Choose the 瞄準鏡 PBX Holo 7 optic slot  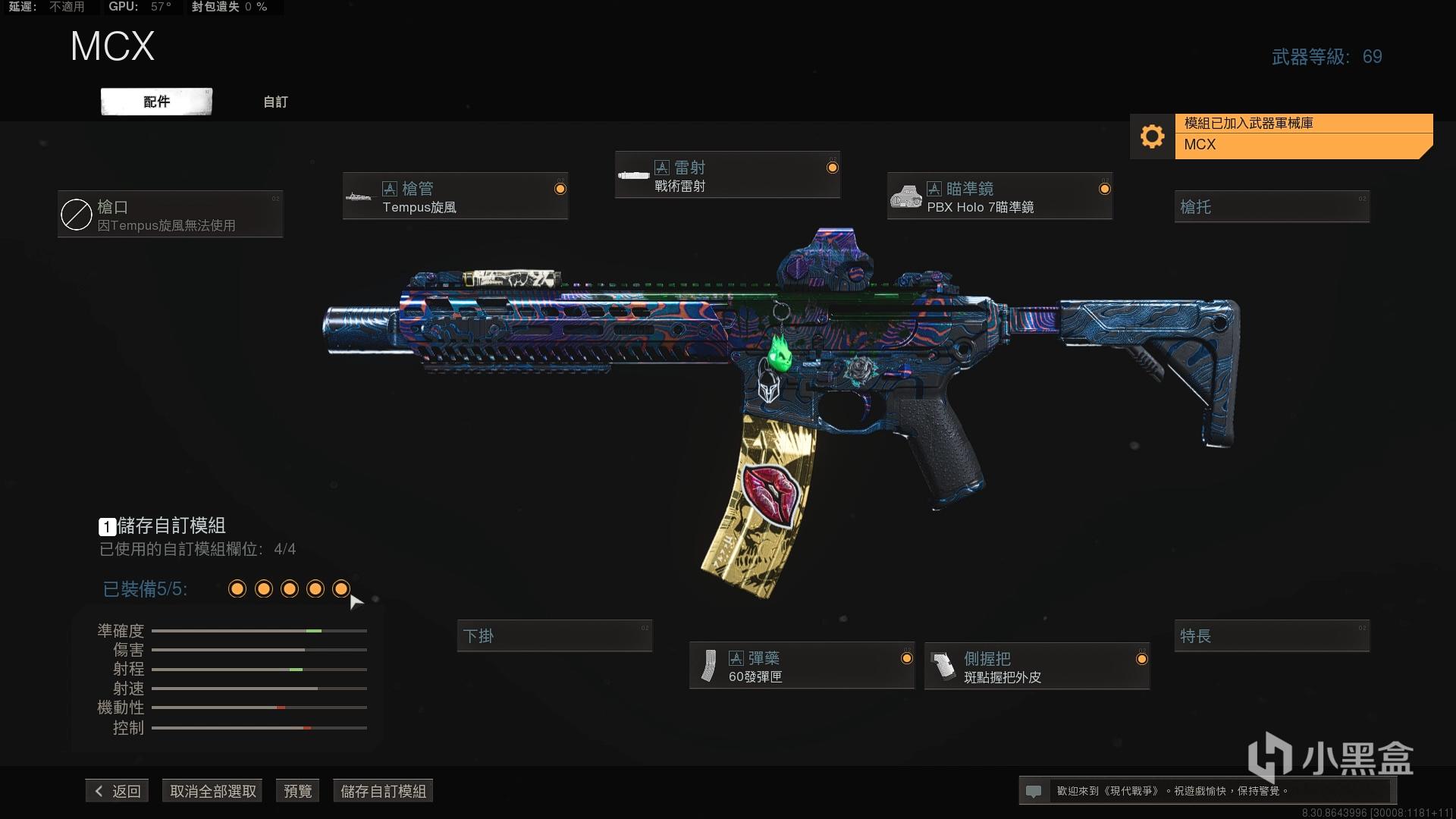[x=999, y=196]
